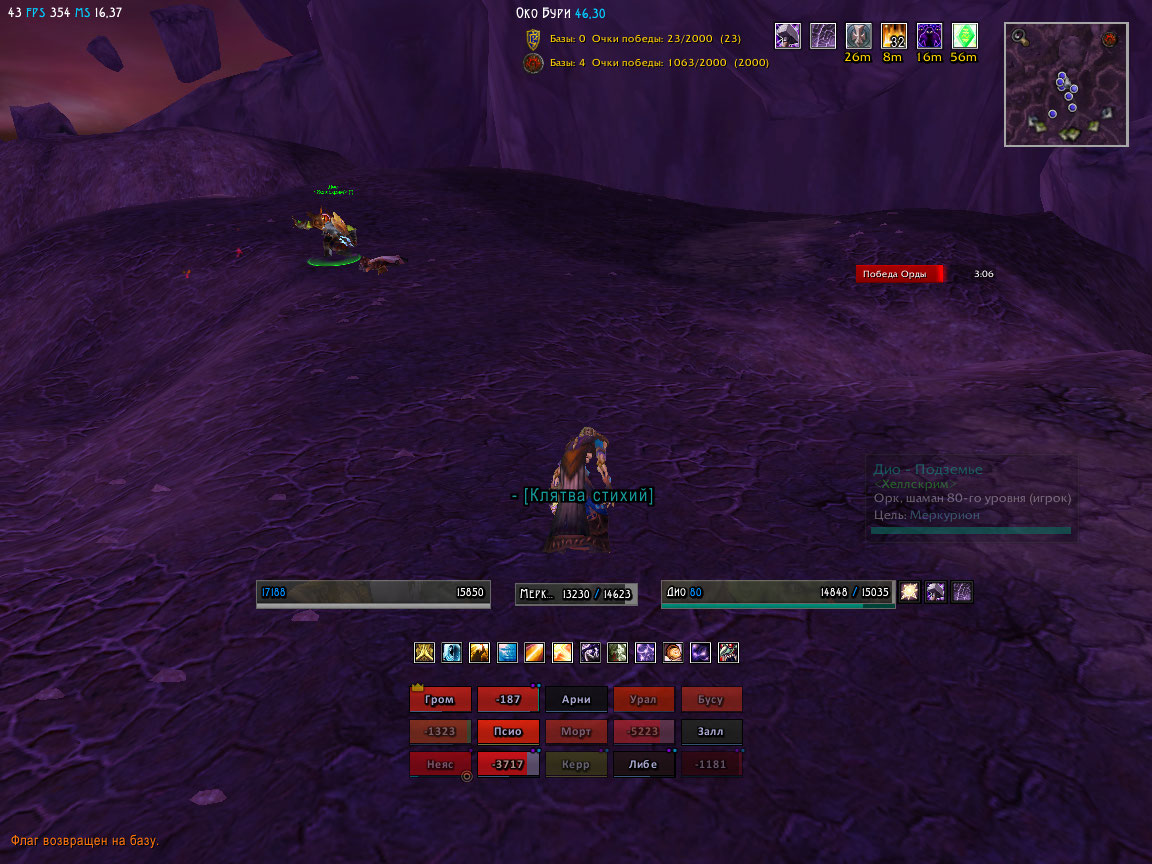1152x864 pixels.
Task: Click the Мерк target-of-target frame
Action: pyautogui.click(x=576, y=594)
